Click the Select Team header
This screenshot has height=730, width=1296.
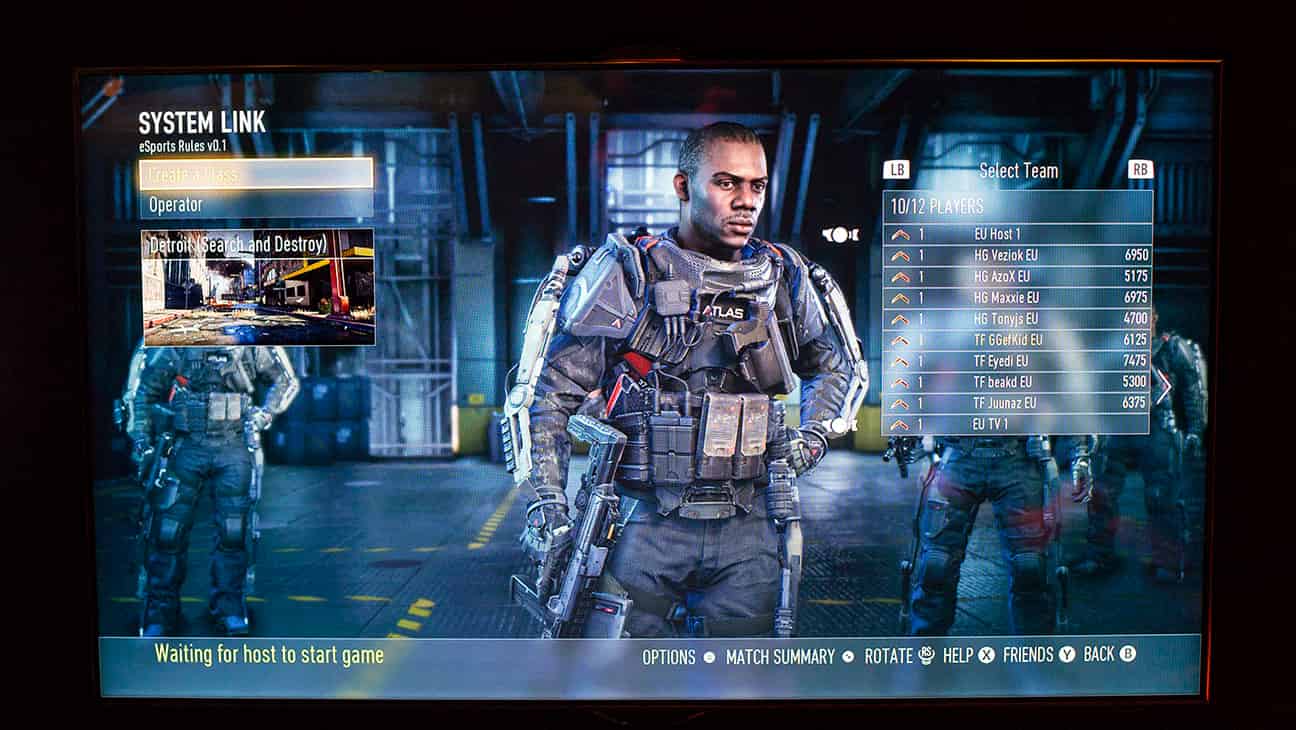tap(1018, 170)
